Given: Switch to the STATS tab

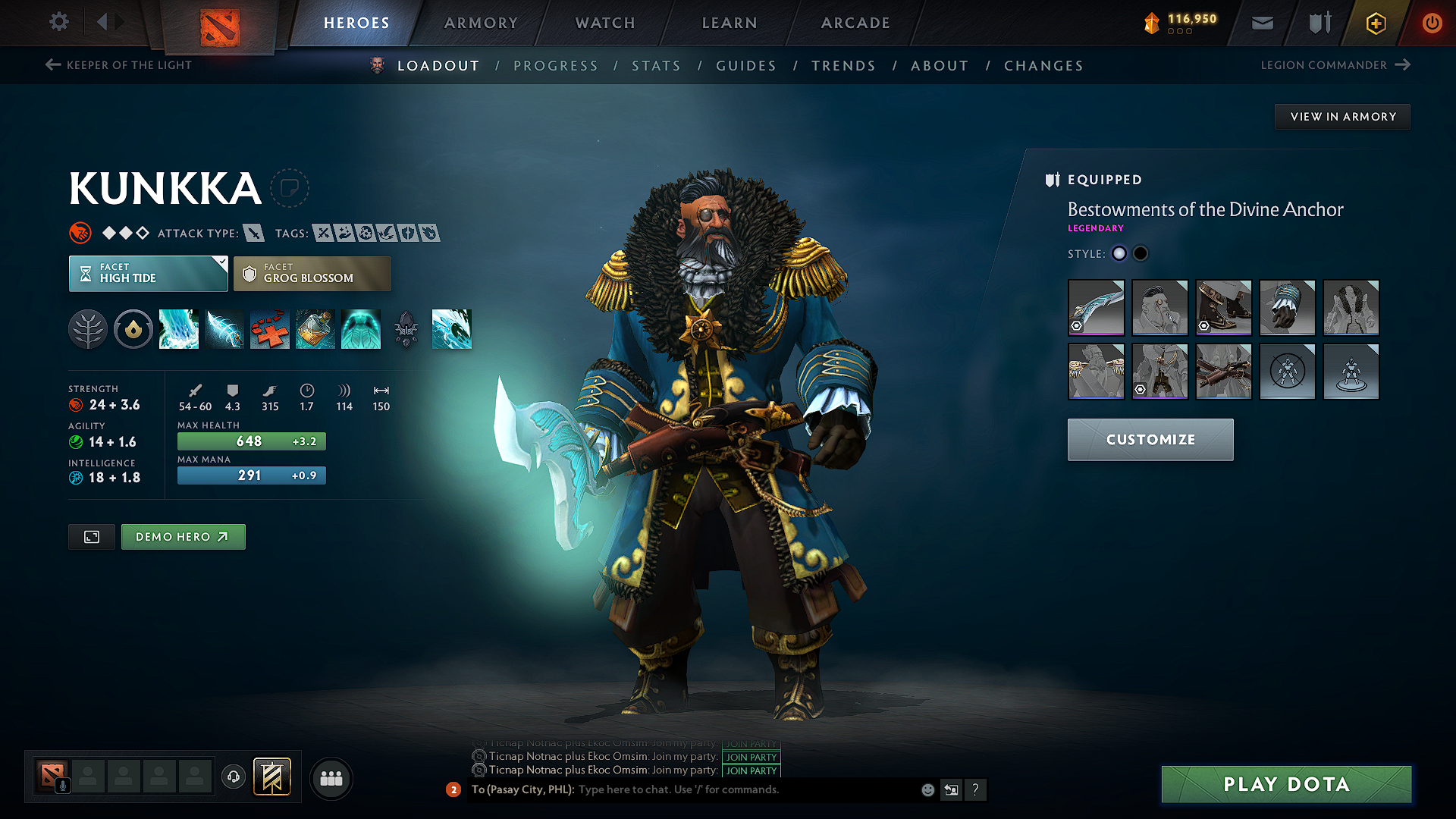Looking at the screenshot, I should point(656,65).
